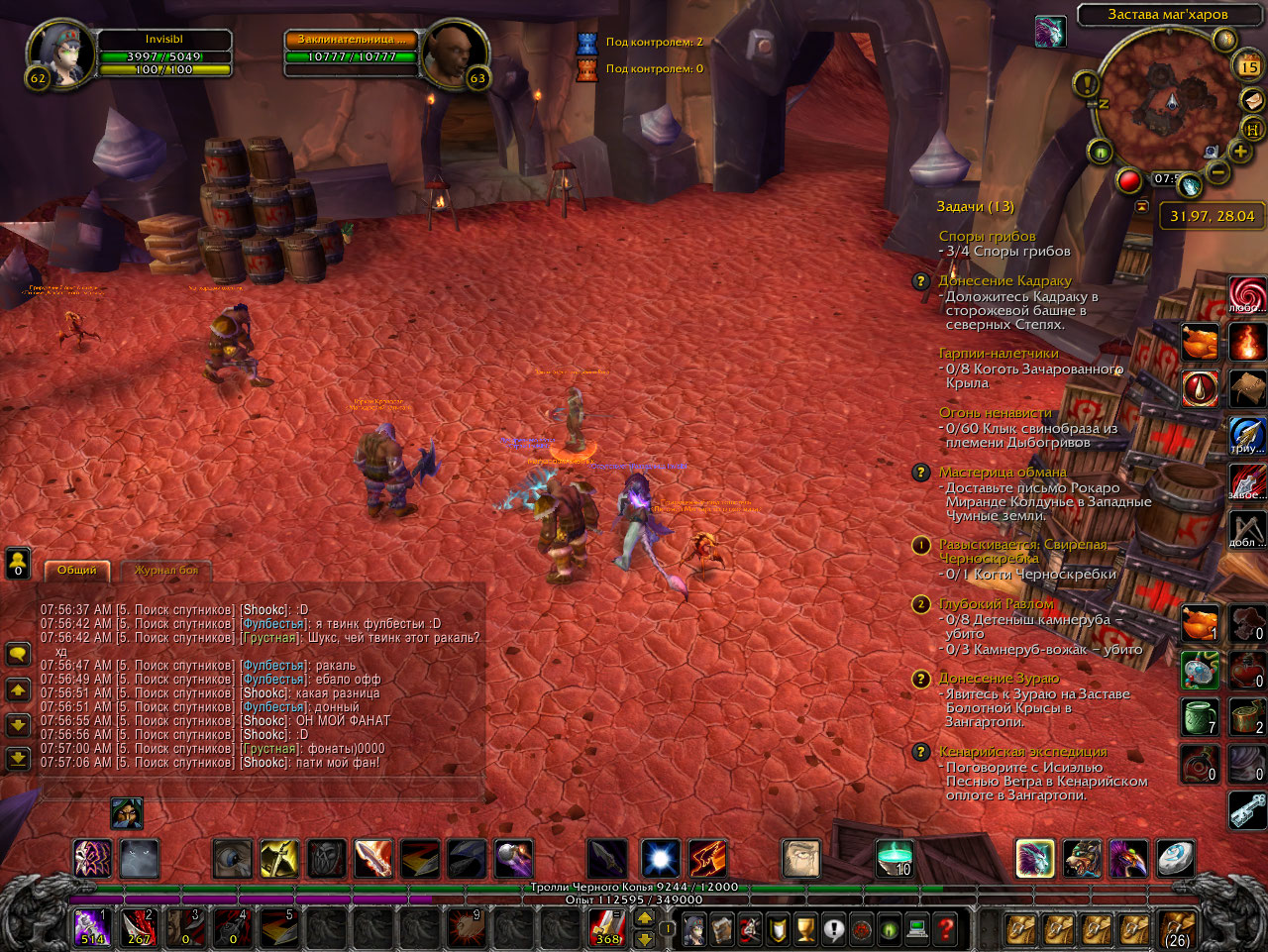Use the silver key item icon

pyautogui.click(x=1247, y=810)
